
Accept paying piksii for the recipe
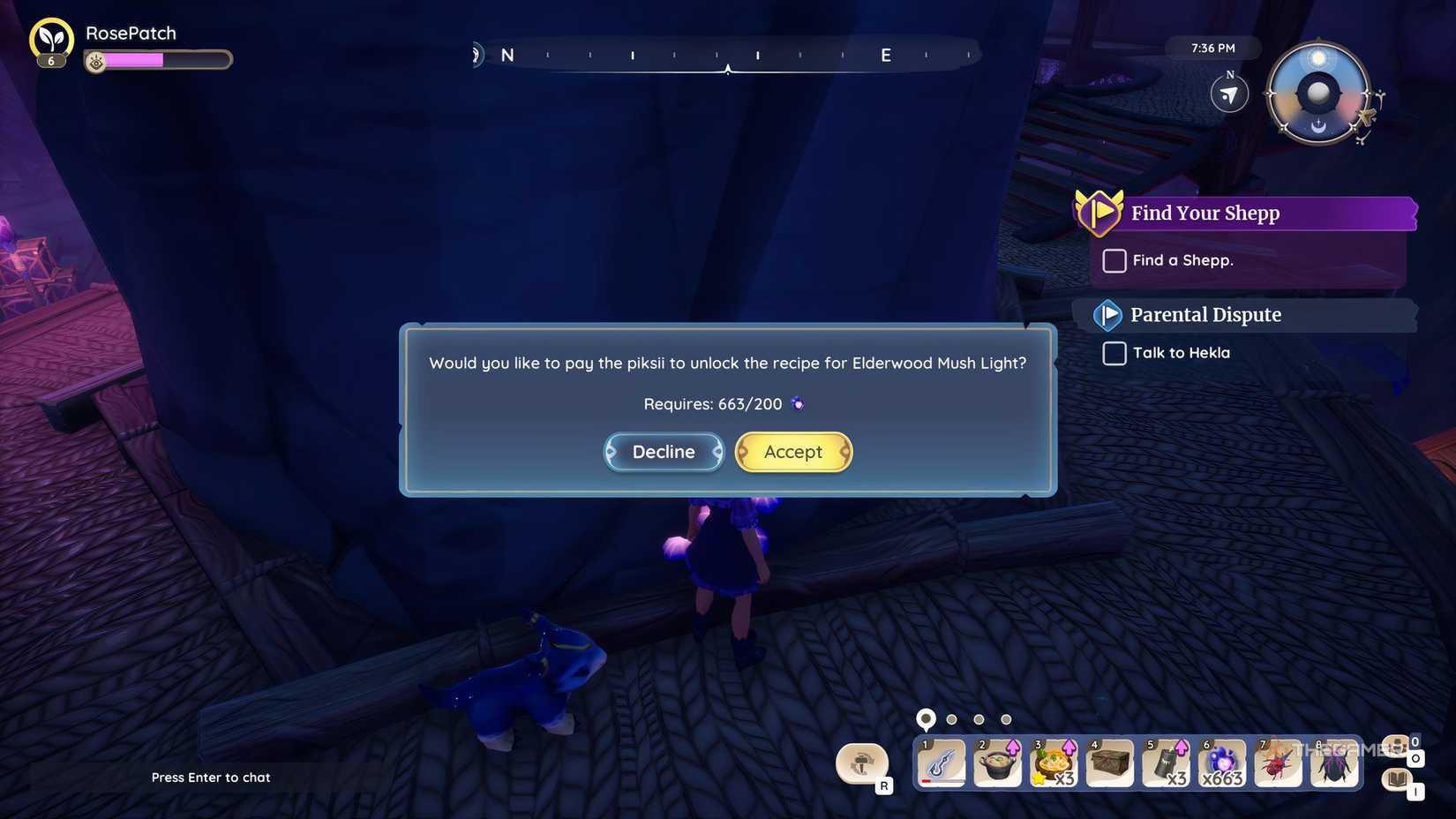point(792,451)
